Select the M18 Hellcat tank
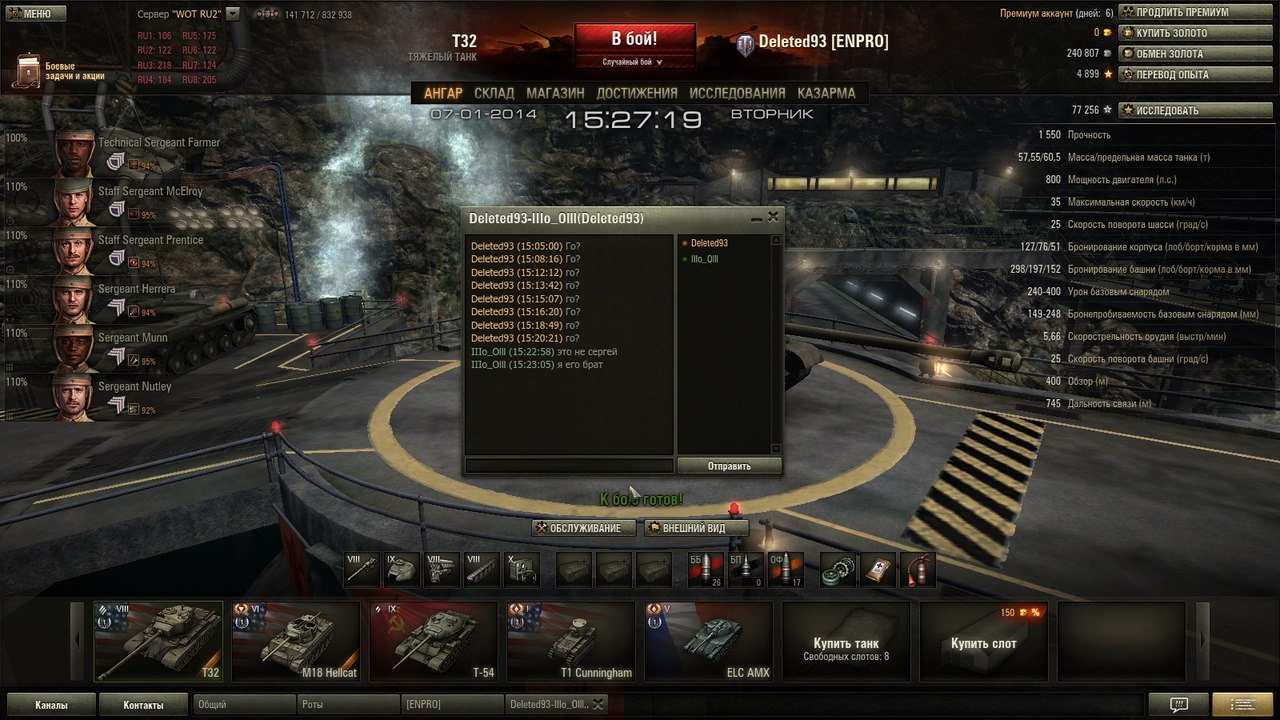Screen dimensions: 1280x720 [x=296, y=641]
